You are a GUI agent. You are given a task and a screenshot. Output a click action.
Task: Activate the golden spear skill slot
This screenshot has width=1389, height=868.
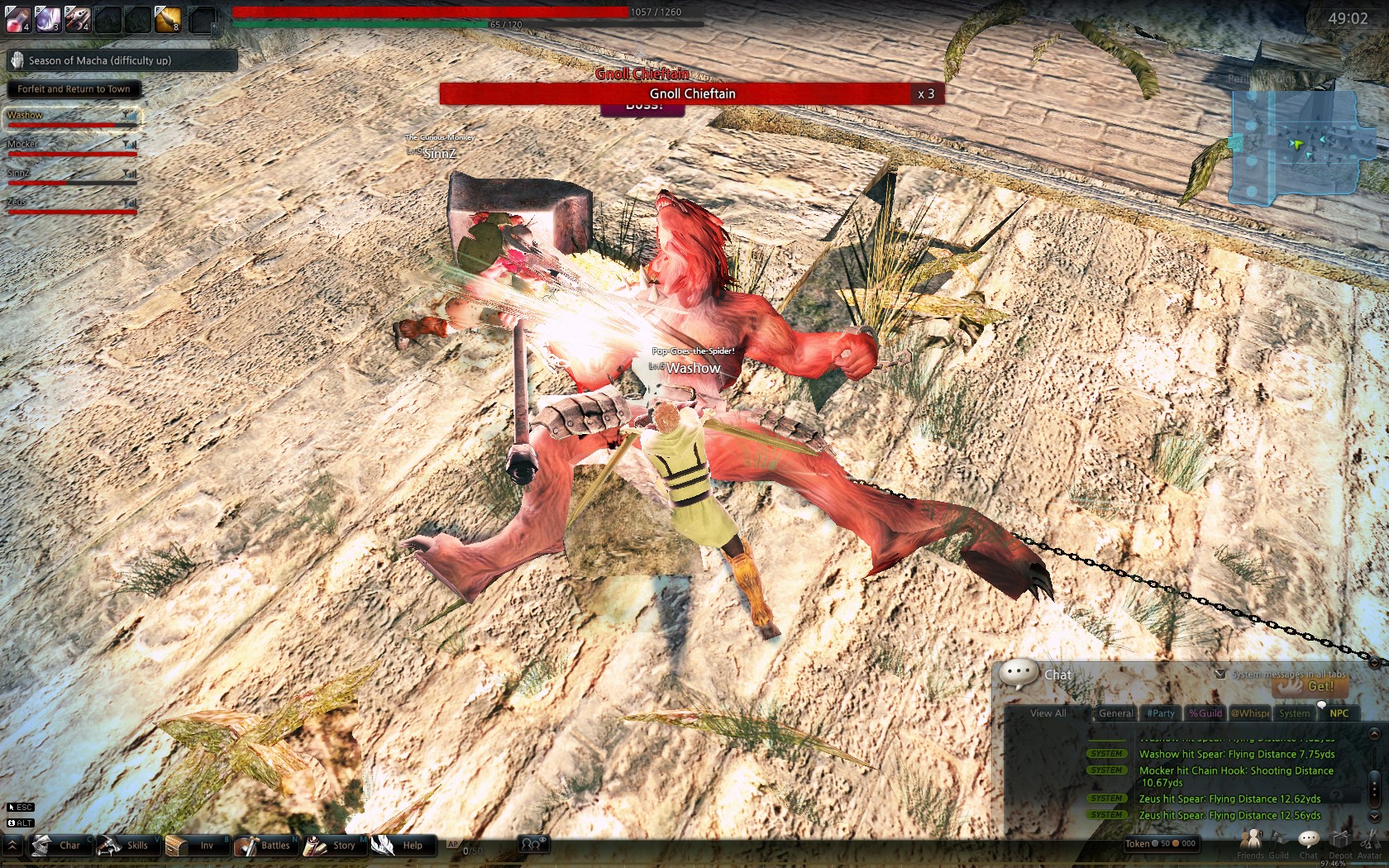168,18
